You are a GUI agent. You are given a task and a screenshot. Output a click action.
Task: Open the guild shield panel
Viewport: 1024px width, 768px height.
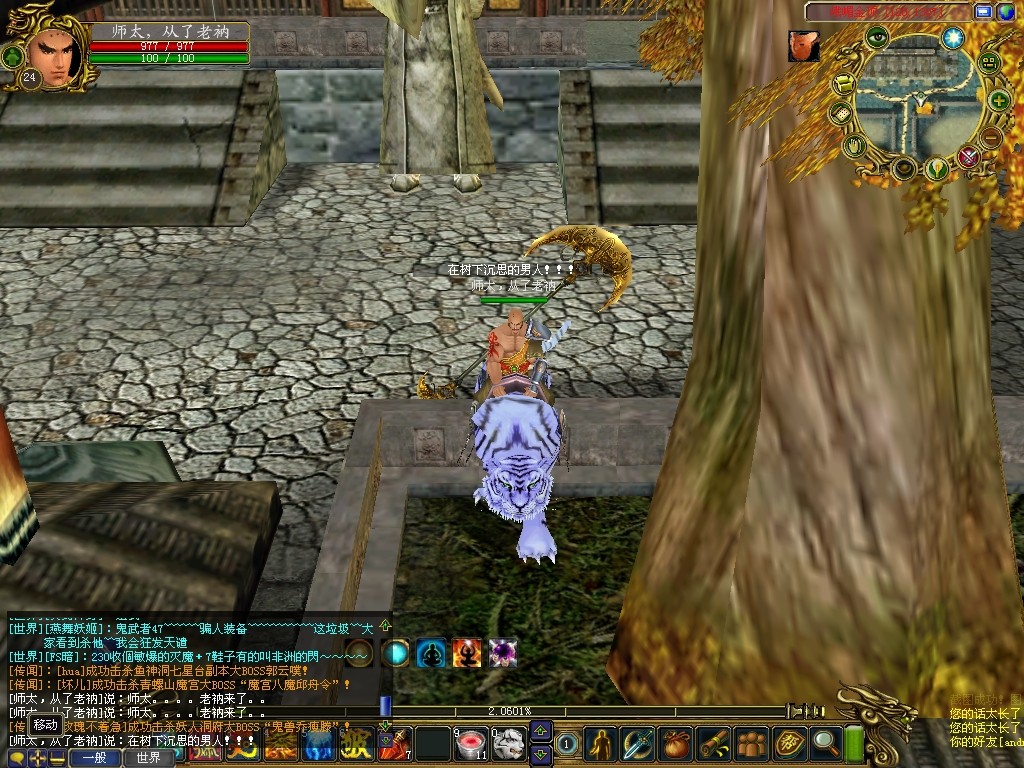[789, 742]
